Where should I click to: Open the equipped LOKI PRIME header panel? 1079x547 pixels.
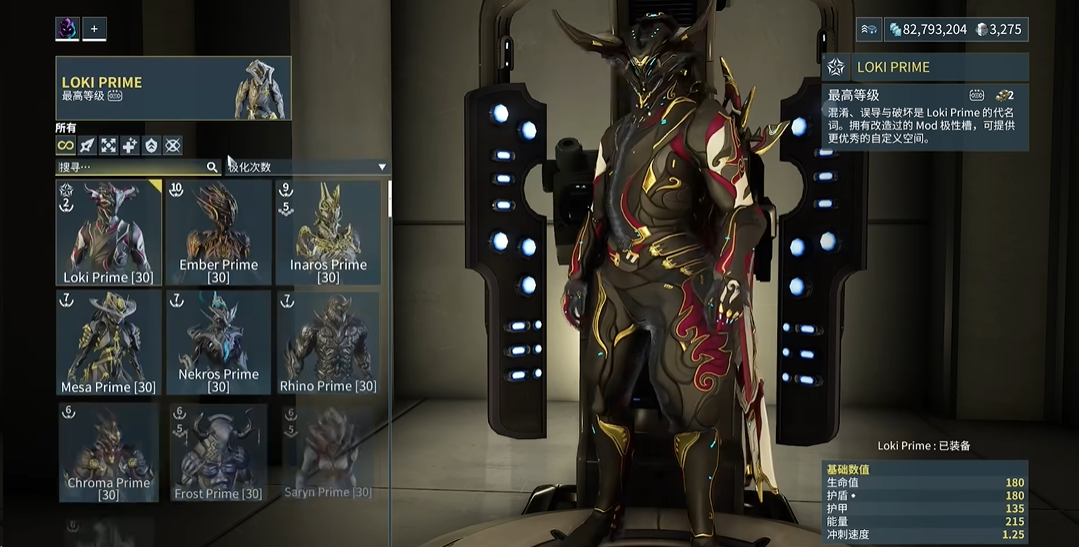(x=173, y=89)
